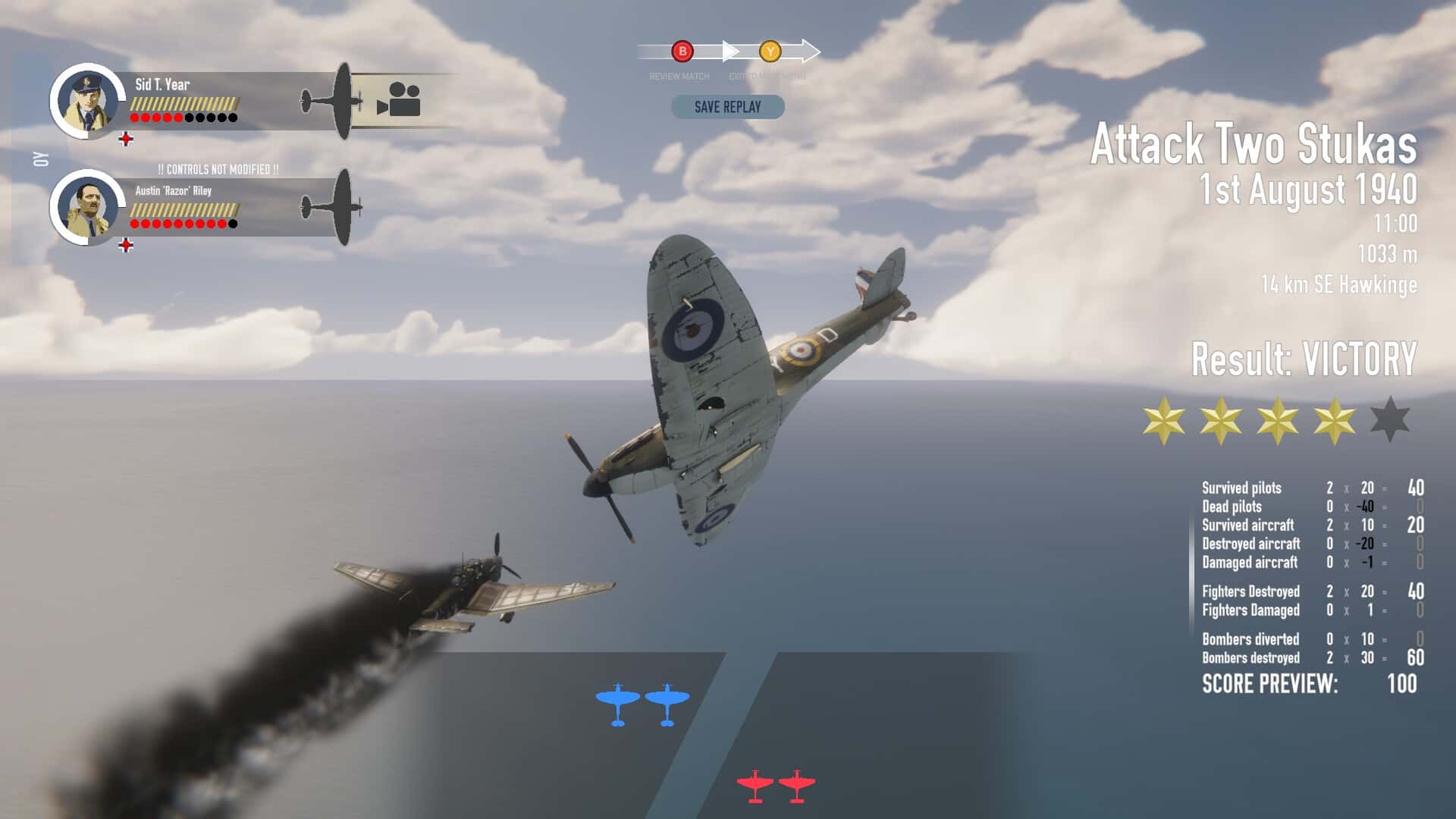1456x819 pixels.
Task: Click the vertical OY squadron label on the left edge
Action: (39, 158)
